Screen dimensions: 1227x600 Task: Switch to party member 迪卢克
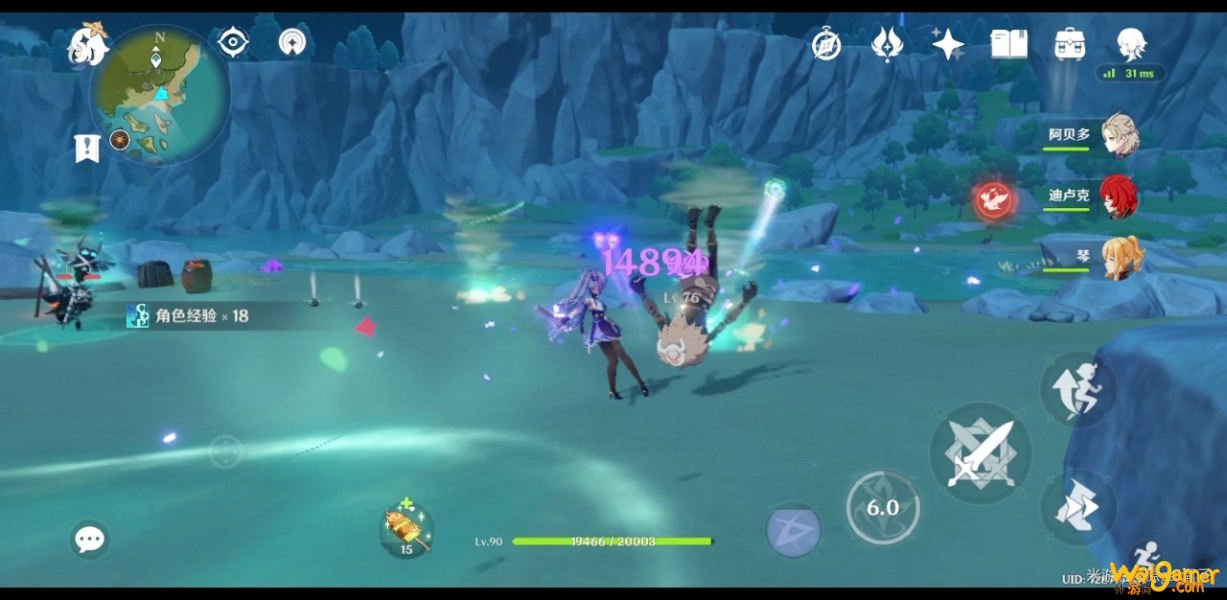pos(1119,196)
